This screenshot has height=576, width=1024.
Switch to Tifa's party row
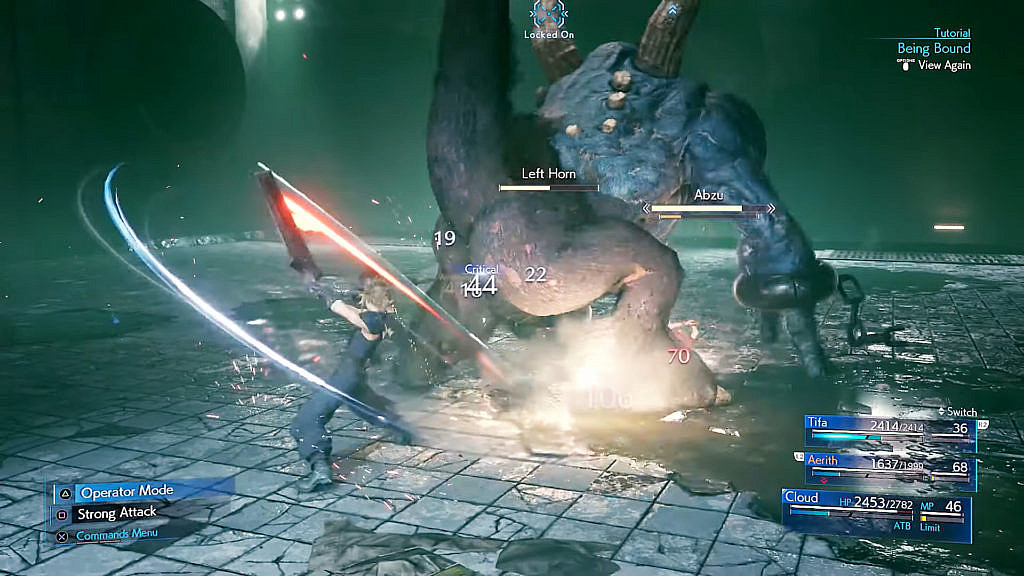[x=890, y=430]
